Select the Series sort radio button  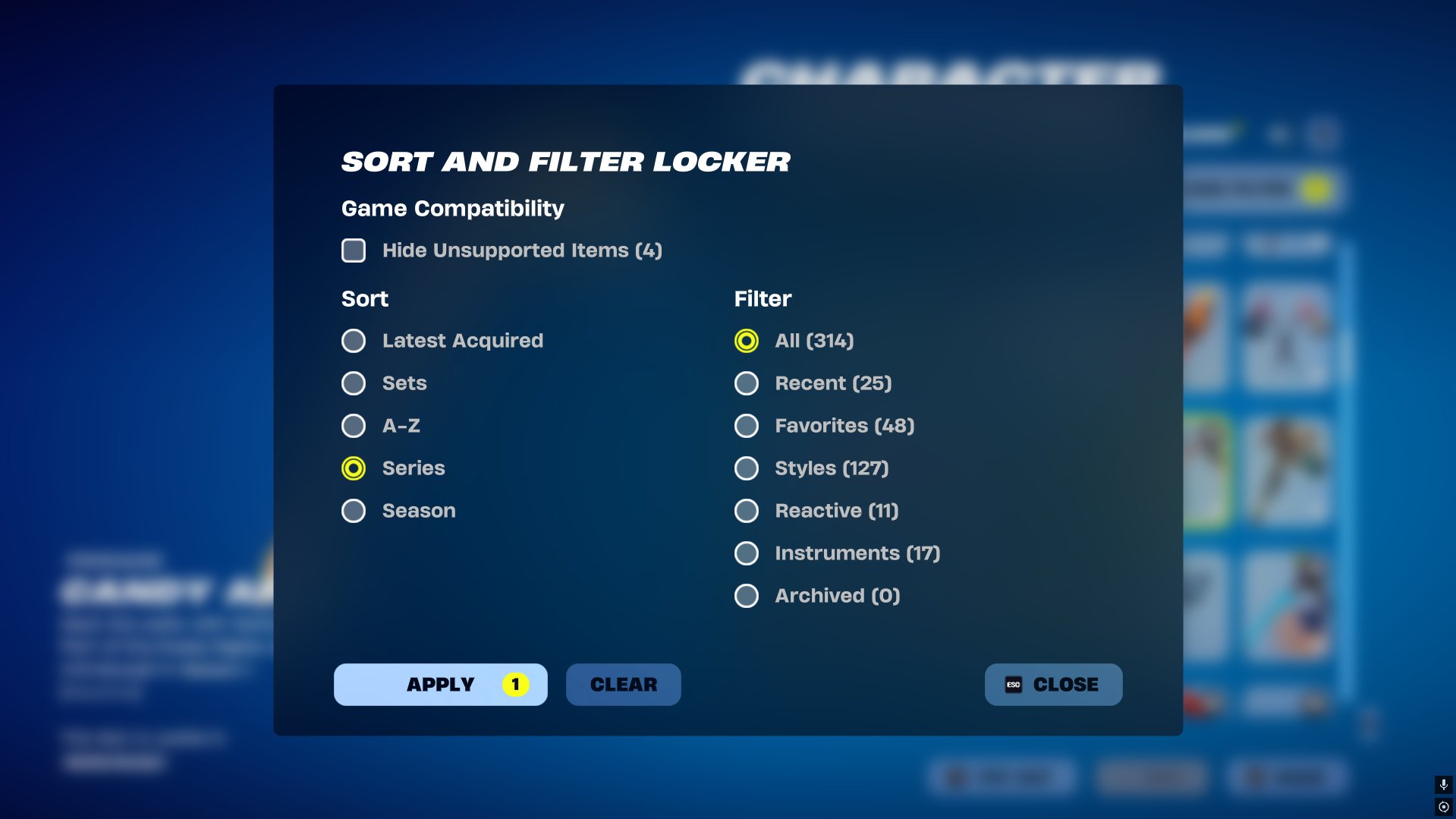tap(353, 468)
